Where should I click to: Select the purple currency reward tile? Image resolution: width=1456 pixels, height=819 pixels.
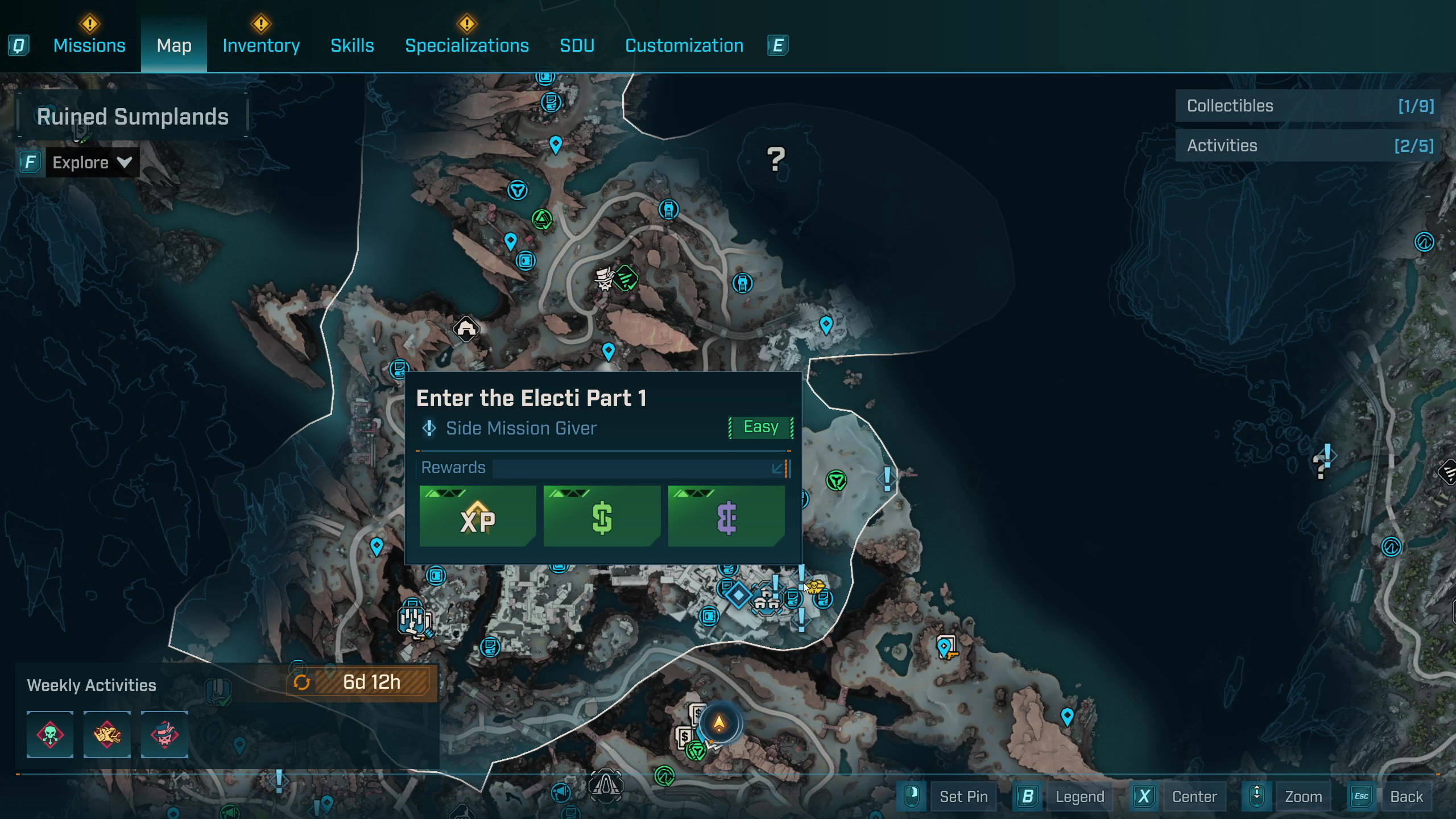pyautogui.click(x=726, y=516)
